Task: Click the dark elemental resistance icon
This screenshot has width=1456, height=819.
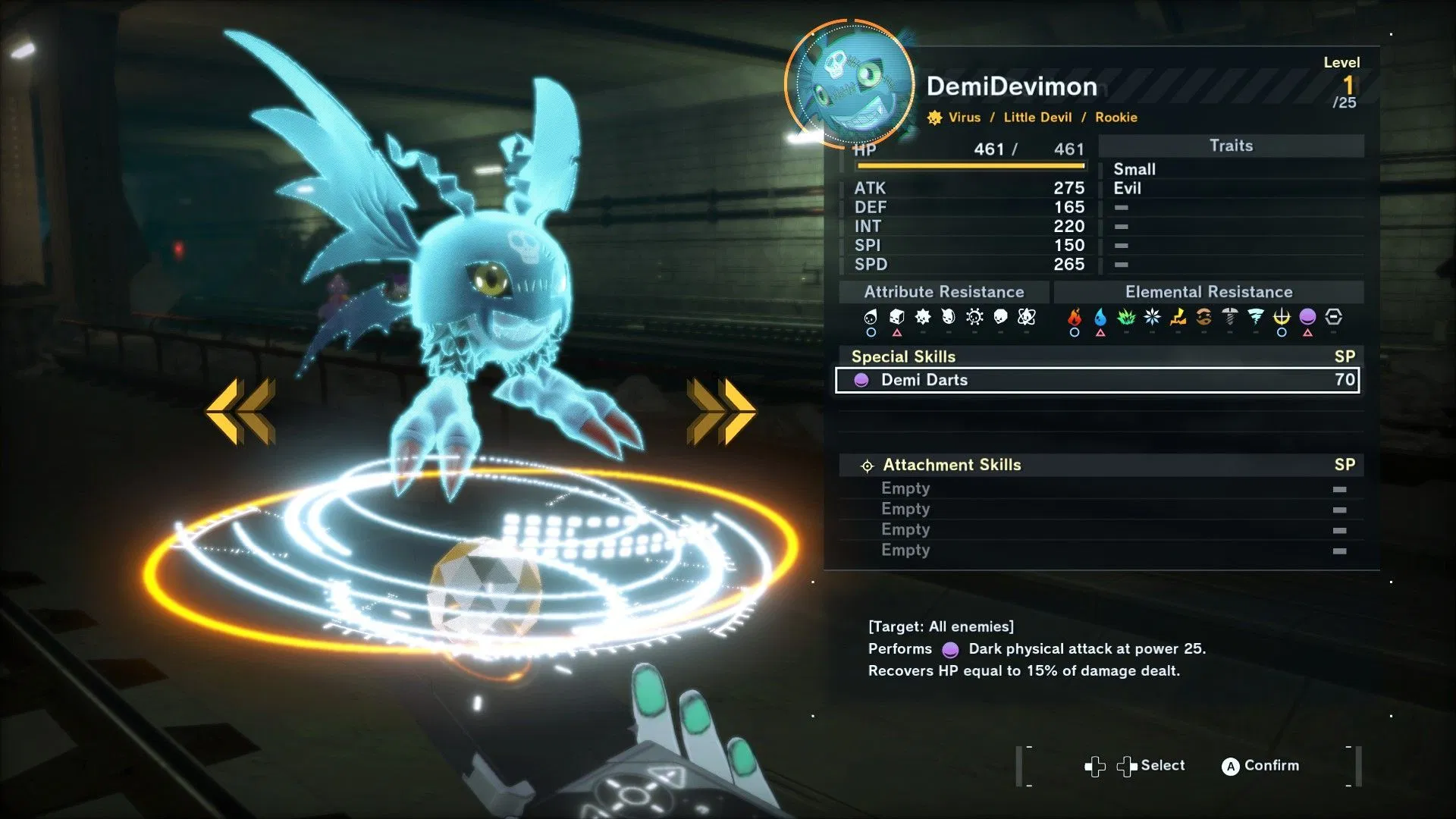Action: [x=1307, y=317]
